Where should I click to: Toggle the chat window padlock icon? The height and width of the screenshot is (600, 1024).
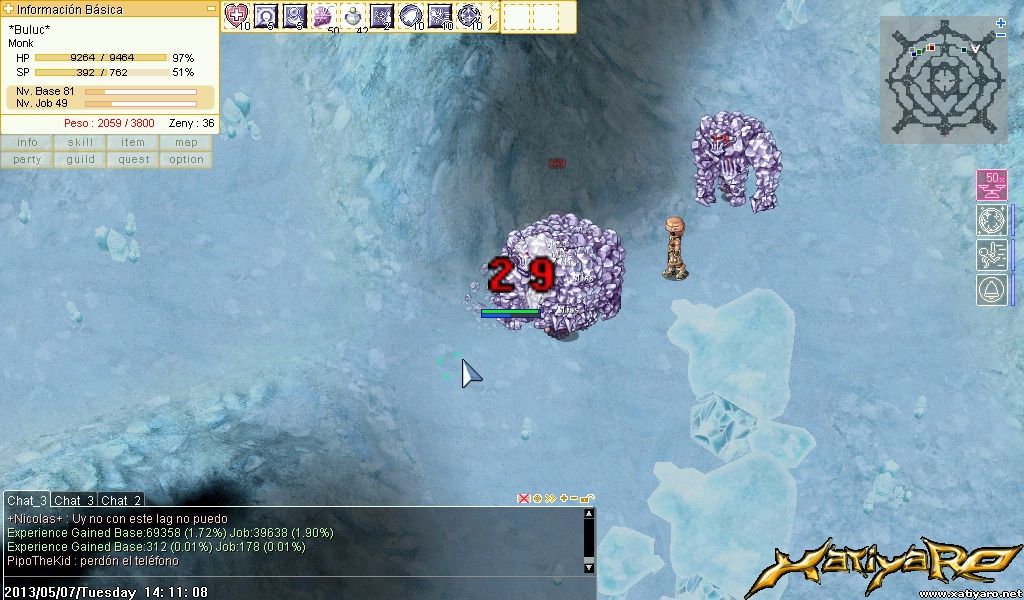pos(588,498)
